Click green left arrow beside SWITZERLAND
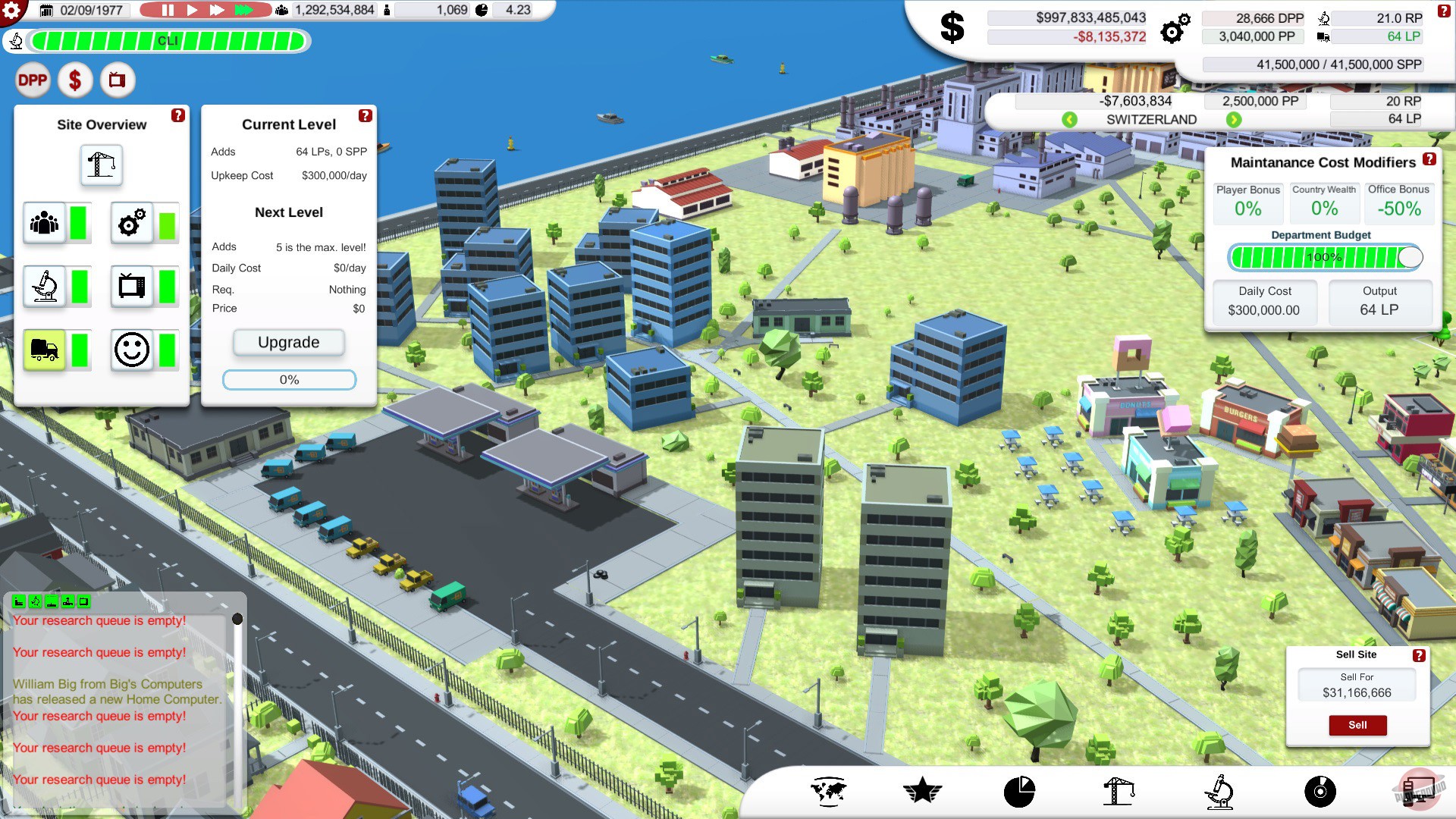1456x819 pixels. pyautogui.click(x=1069, y=119)
